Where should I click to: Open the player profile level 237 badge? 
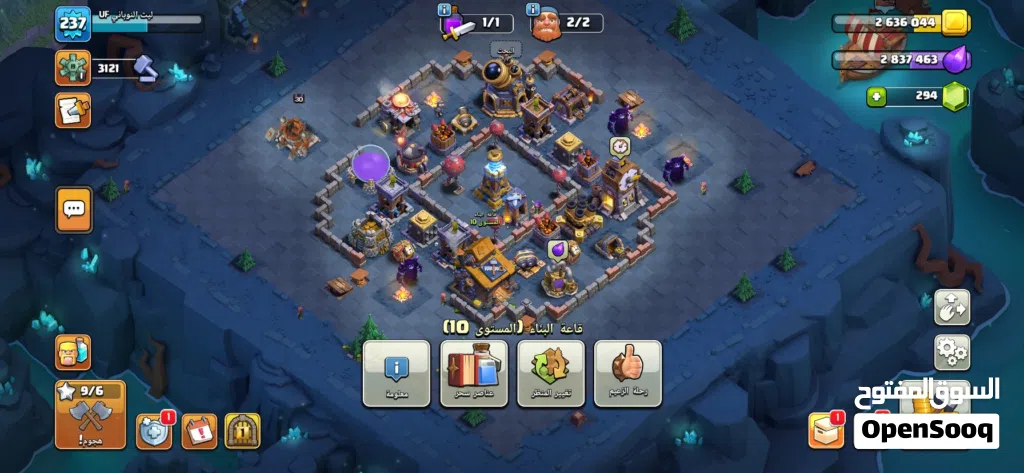point(72,24)
